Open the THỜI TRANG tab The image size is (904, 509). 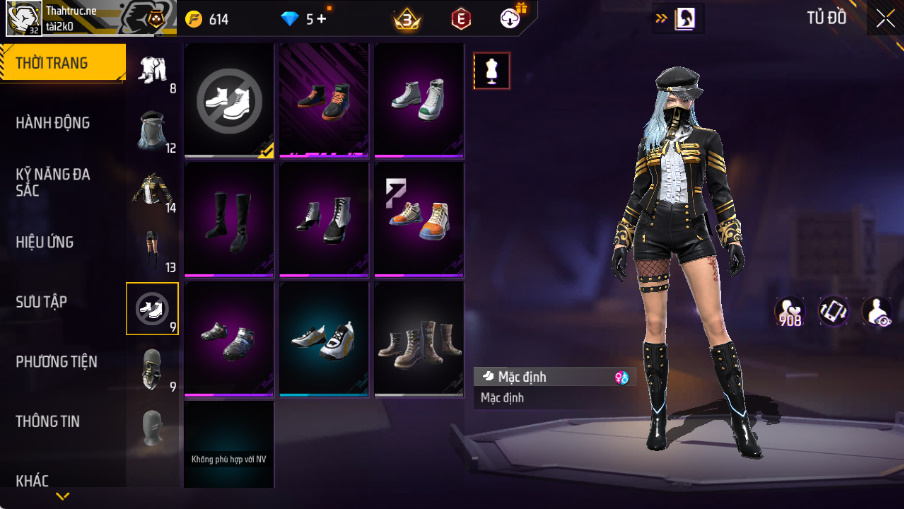tap(60, 63)
